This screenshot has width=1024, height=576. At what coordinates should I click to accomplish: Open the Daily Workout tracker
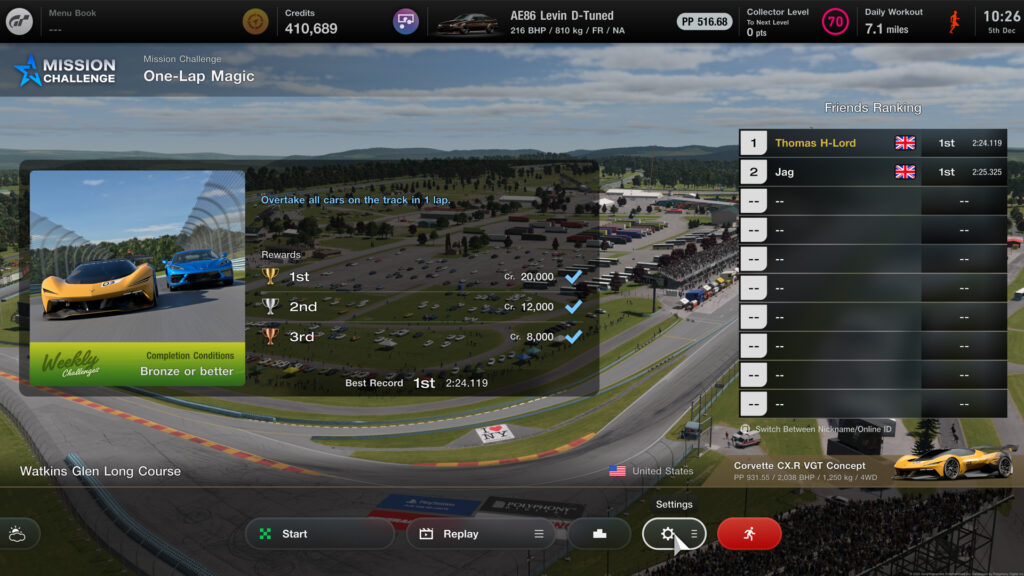point(912,21)
